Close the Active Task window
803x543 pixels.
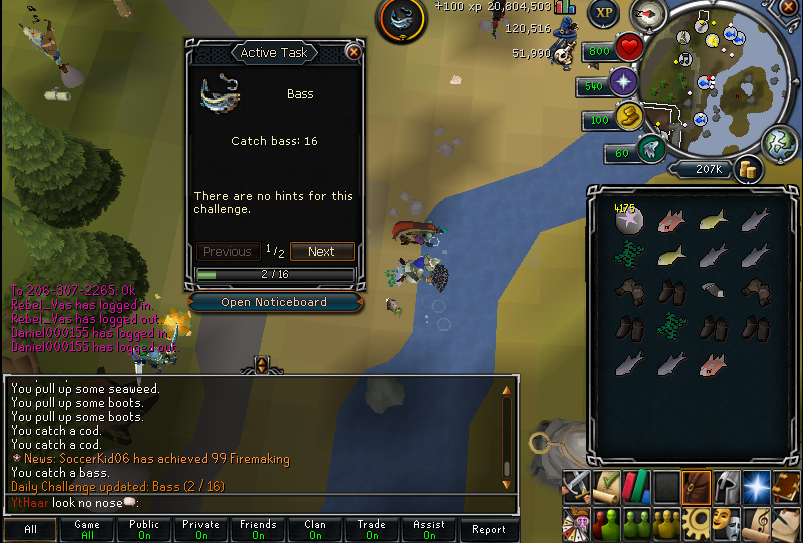pos(353,52)
